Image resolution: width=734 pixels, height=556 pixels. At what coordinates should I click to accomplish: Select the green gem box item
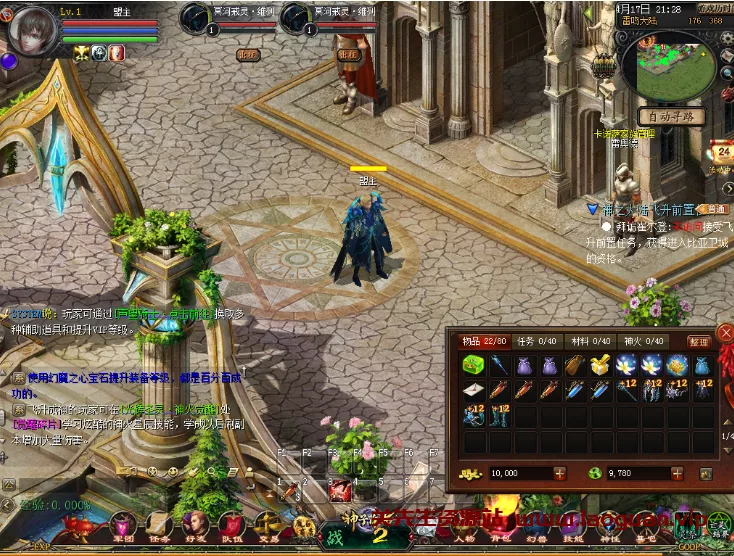472,365
